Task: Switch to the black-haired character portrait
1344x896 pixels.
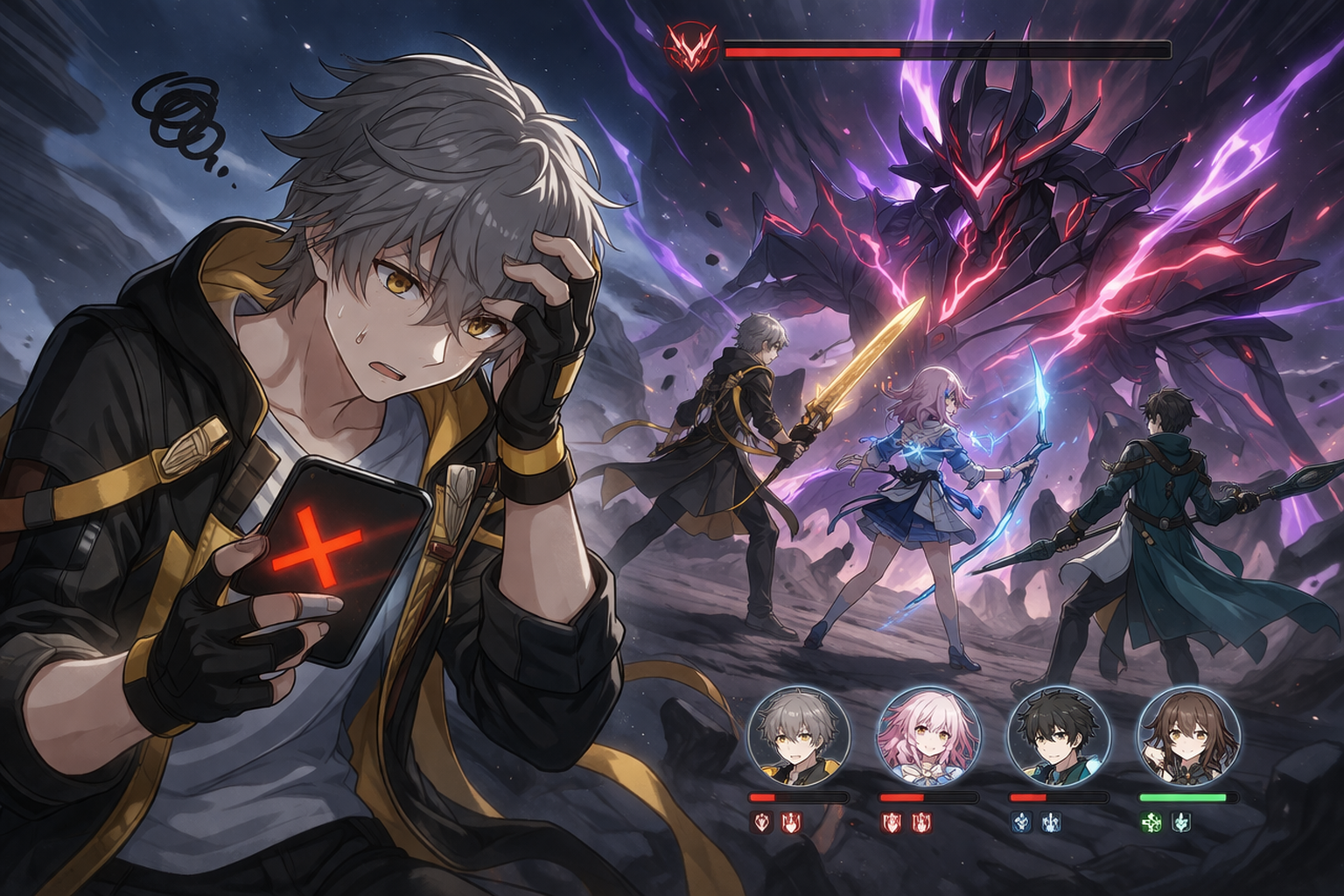Action: coord(1059,737)
